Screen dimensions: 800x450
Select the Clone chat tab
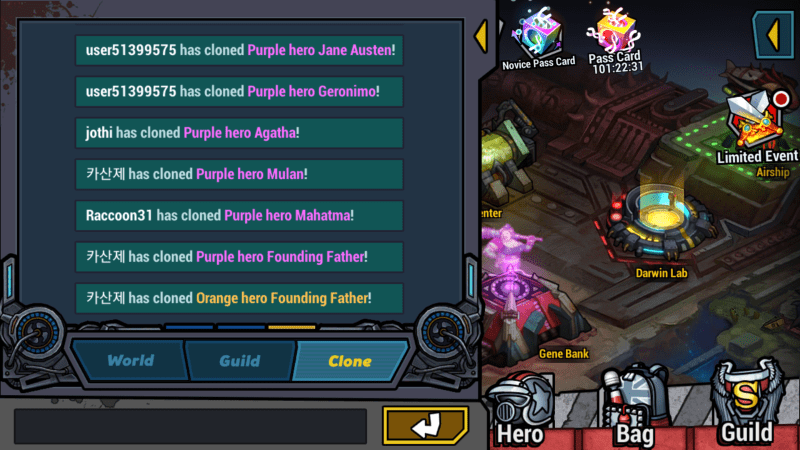click(349, 361)
